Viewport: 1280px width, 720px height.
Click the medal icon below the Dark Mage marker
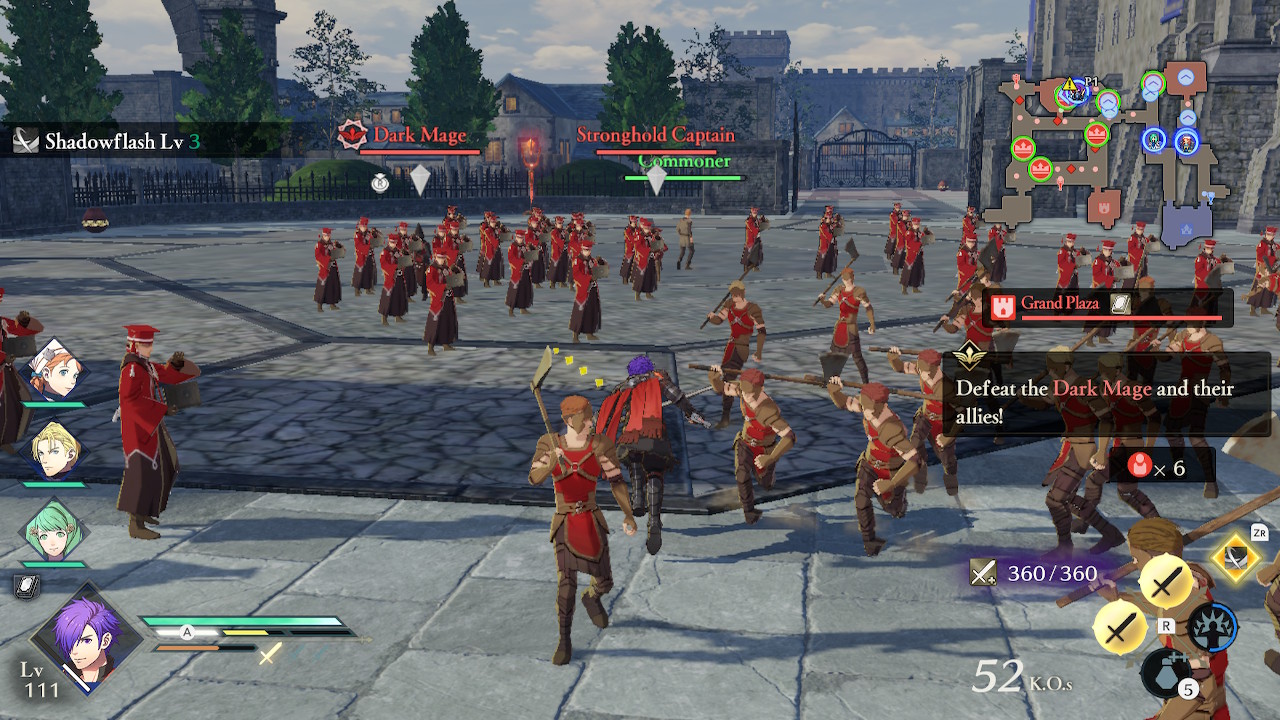pyautogui.click(x=382, y=181)
